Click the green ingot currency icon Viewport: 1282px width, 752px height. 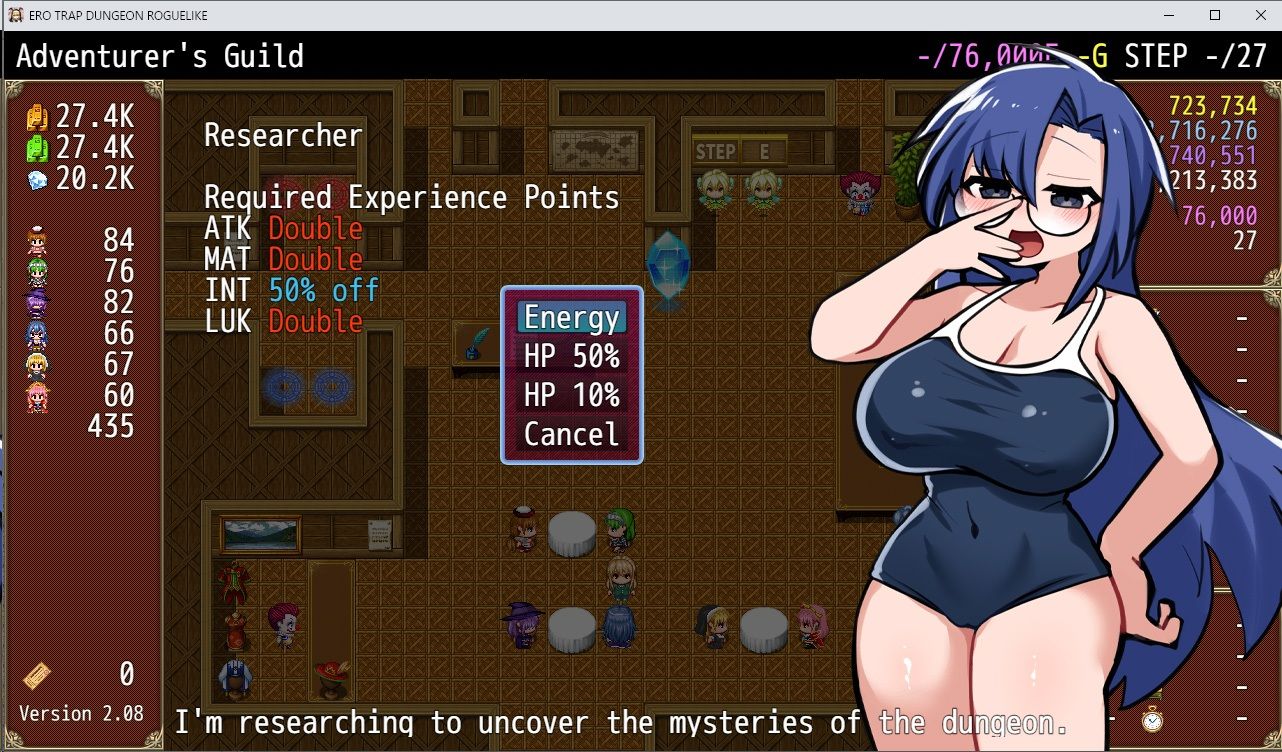click(37, 147)
